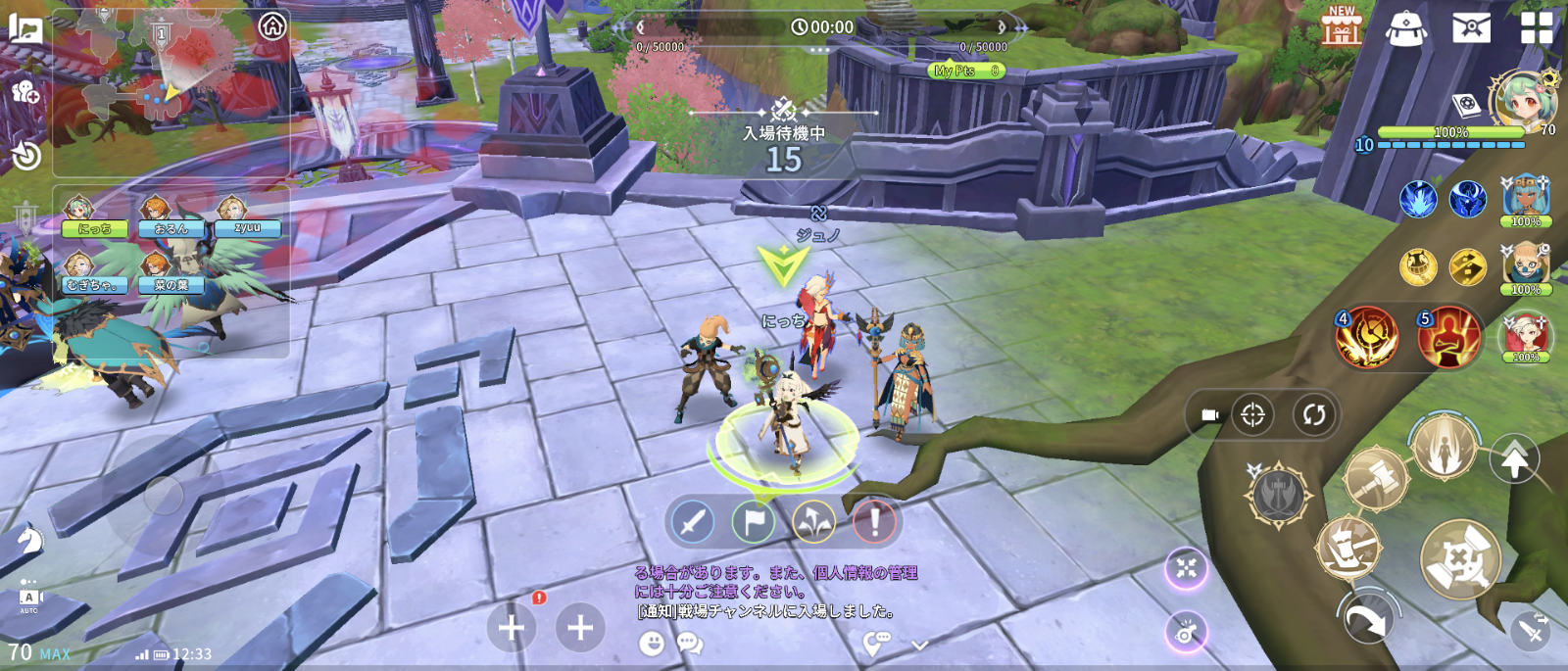
Task: Choose the sword quick command button
Action: tap(693, 521)
